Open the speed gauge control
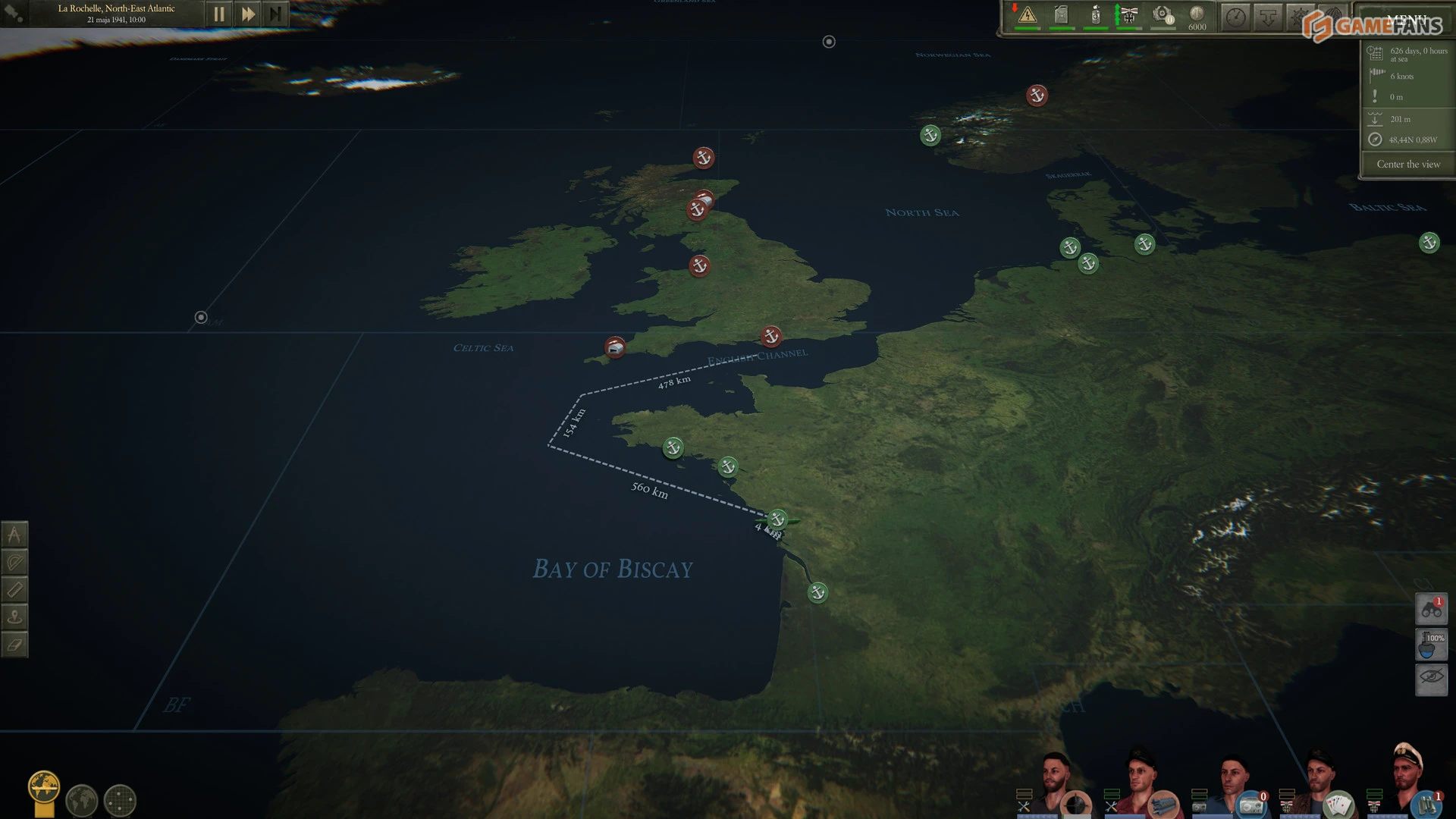Viewport: 1456px width, 819px height. coord(1236,17)
